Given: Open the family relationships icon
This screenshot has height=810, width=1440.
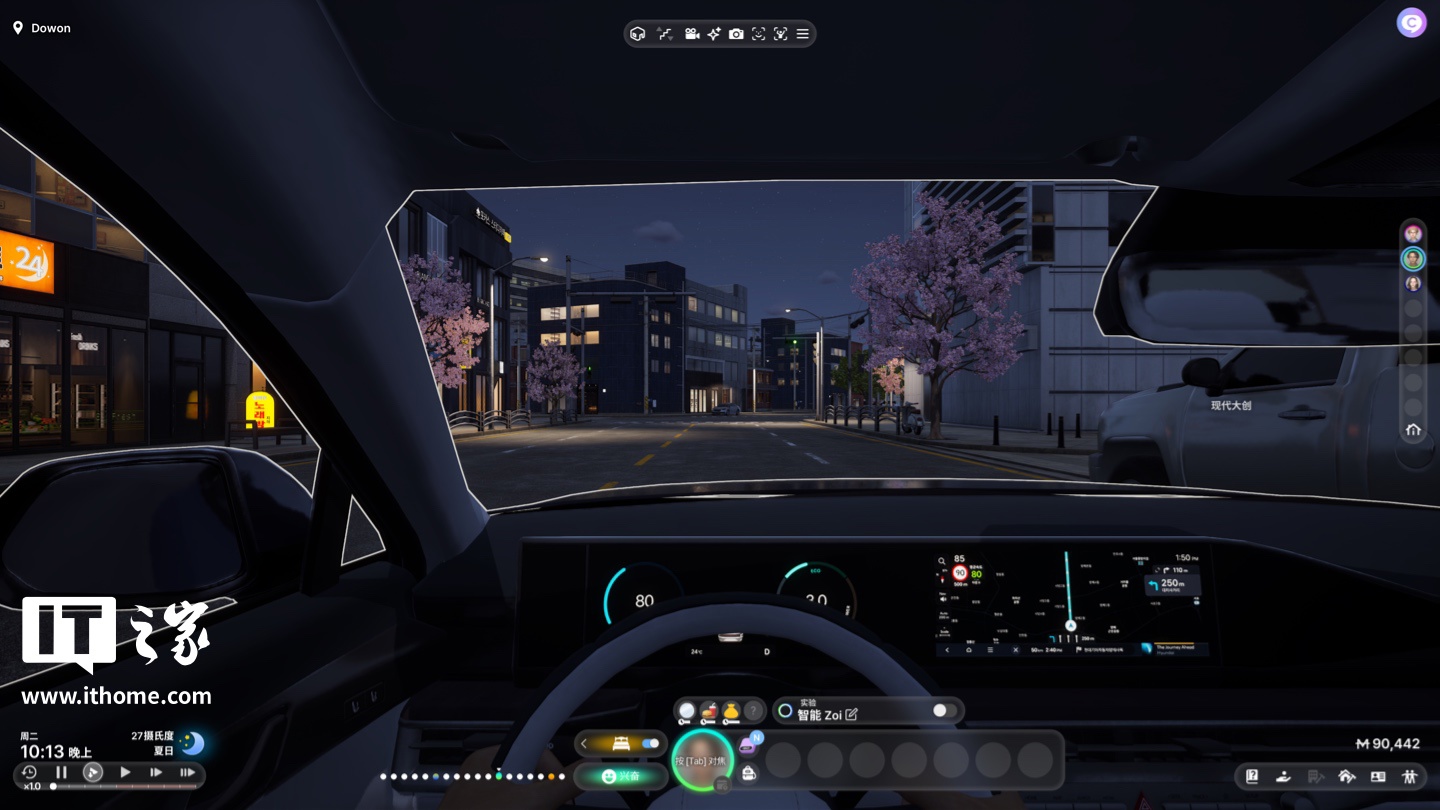Looking at the screenshot, I should point(1410,776).
